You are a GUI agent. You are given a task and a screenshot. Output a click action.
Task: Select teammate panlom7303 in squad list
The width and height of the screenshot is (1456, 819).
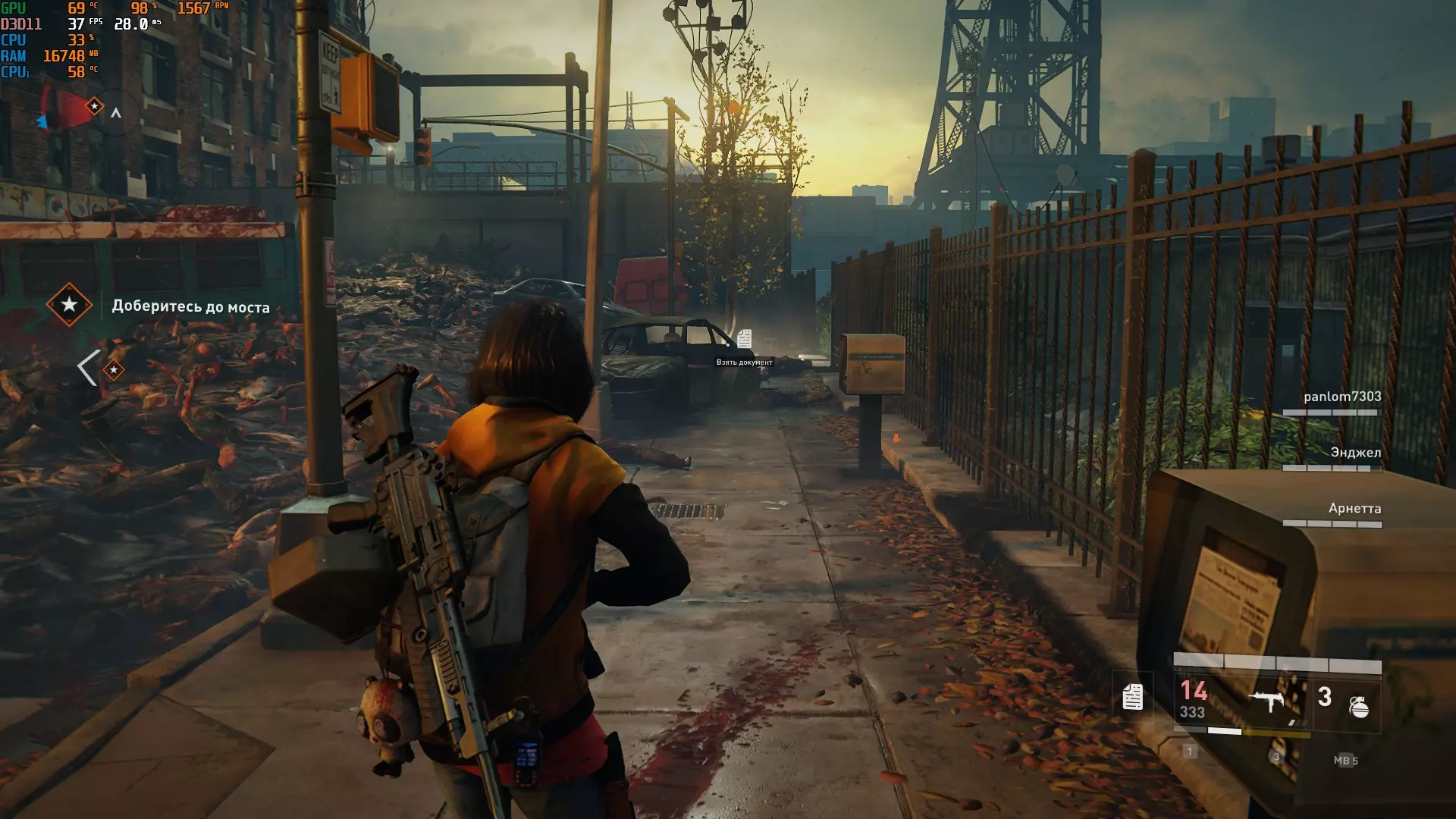1341,397
